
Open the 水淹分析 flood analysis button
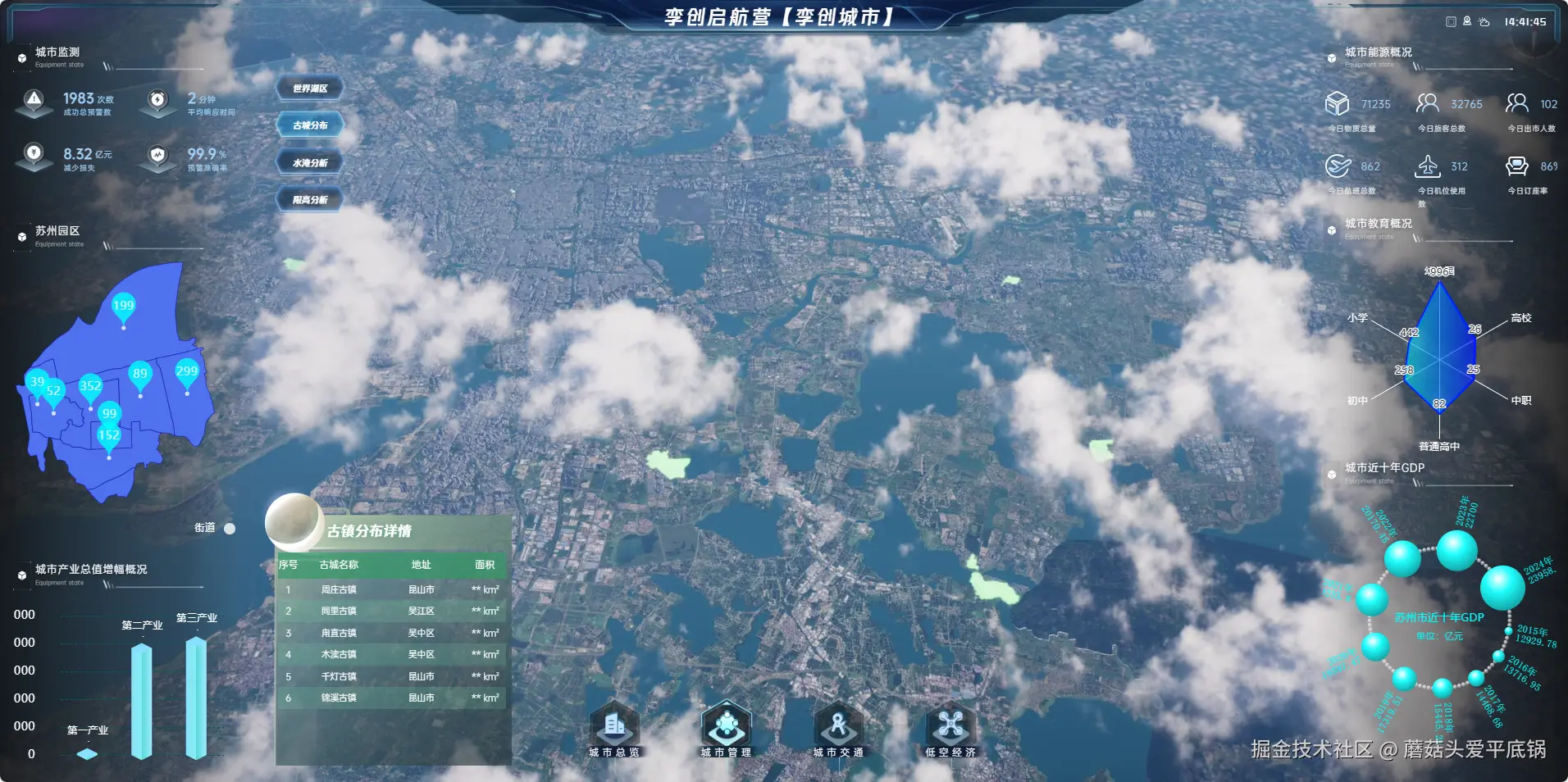(310, 163)
